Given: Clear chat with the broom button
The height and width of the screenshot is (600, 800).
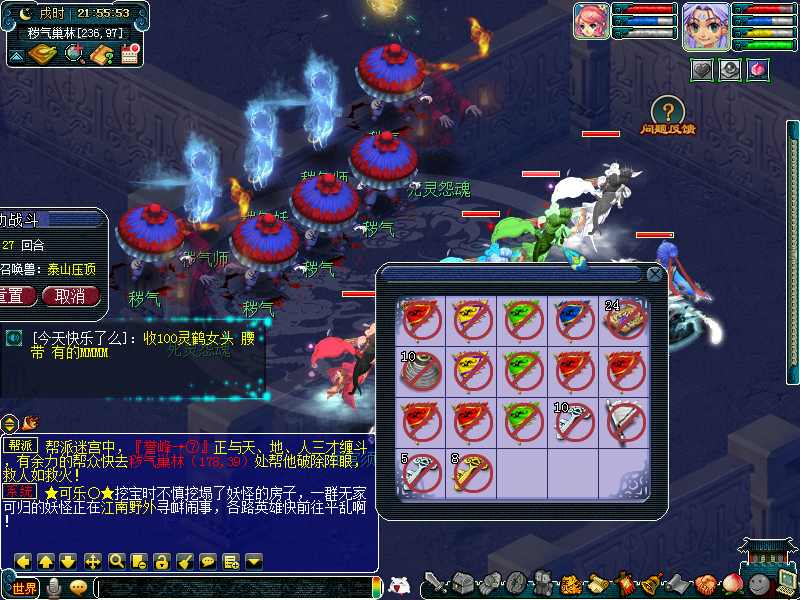Looking at the screenshot, I should click(x=185, y=561).
